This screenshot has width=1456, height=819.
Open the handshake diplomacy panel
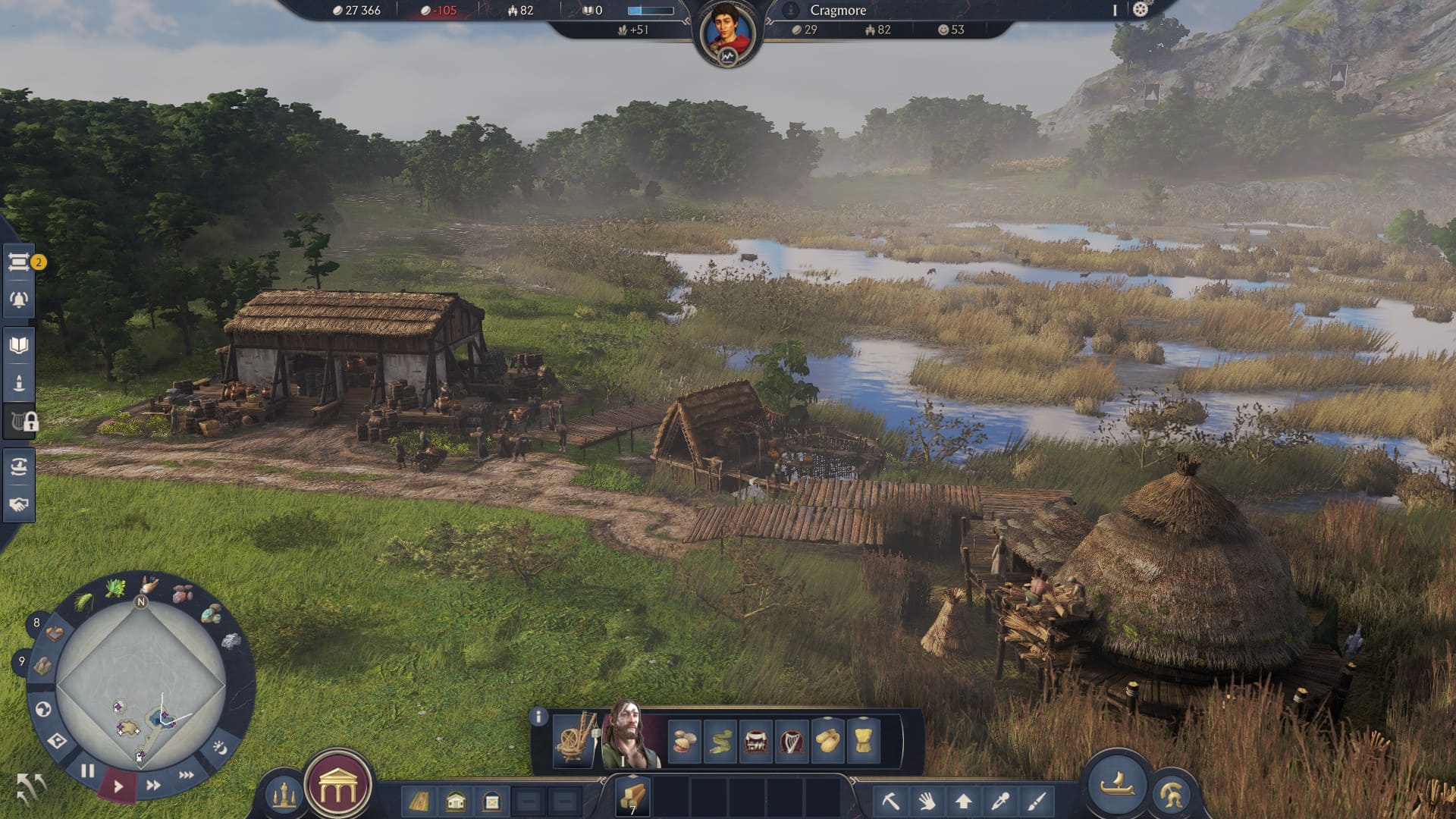click(19, 504)
